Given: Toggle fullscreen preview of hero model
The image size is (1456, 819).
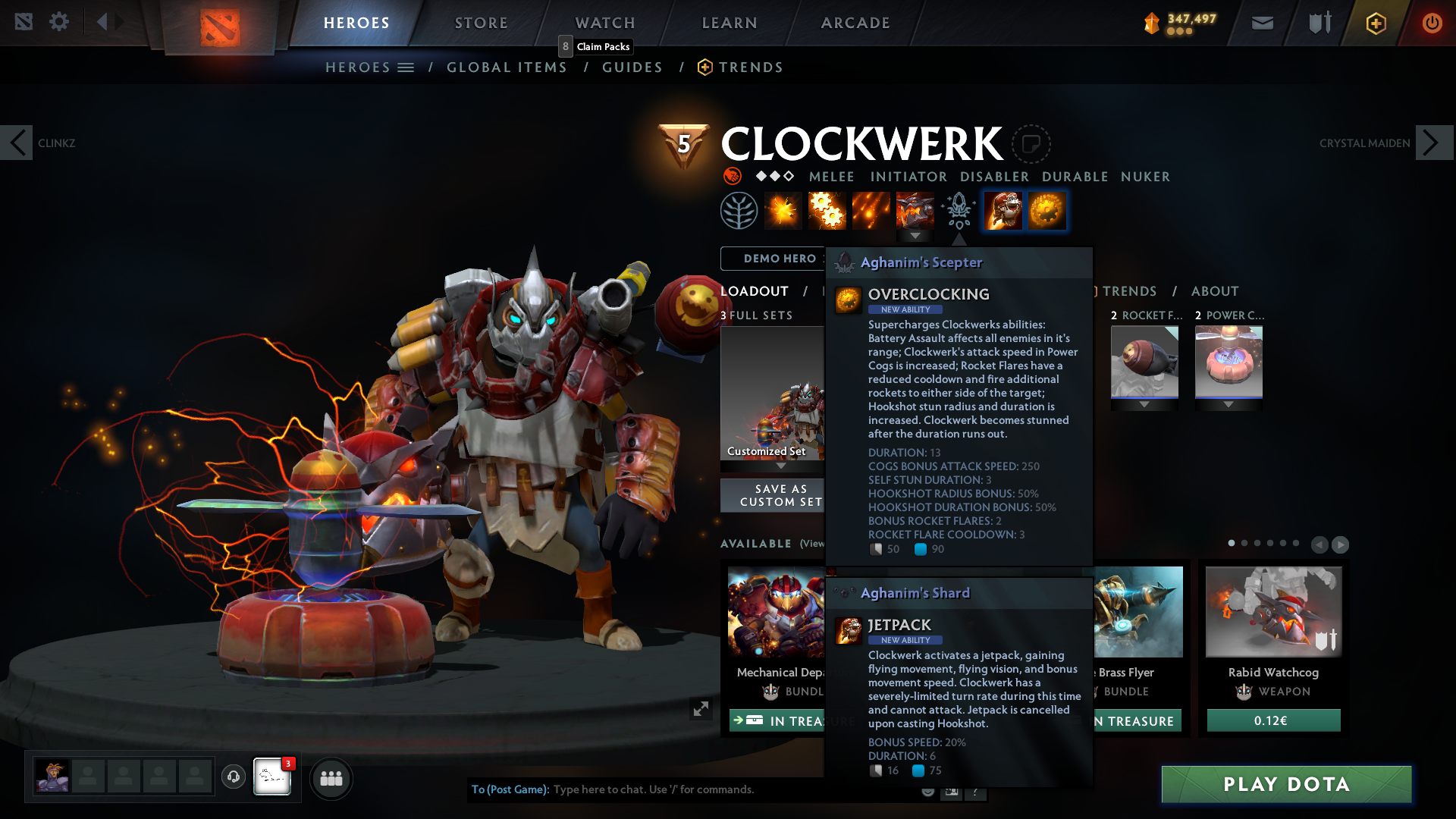Looking at the screenshot, I should pos(701,709).
